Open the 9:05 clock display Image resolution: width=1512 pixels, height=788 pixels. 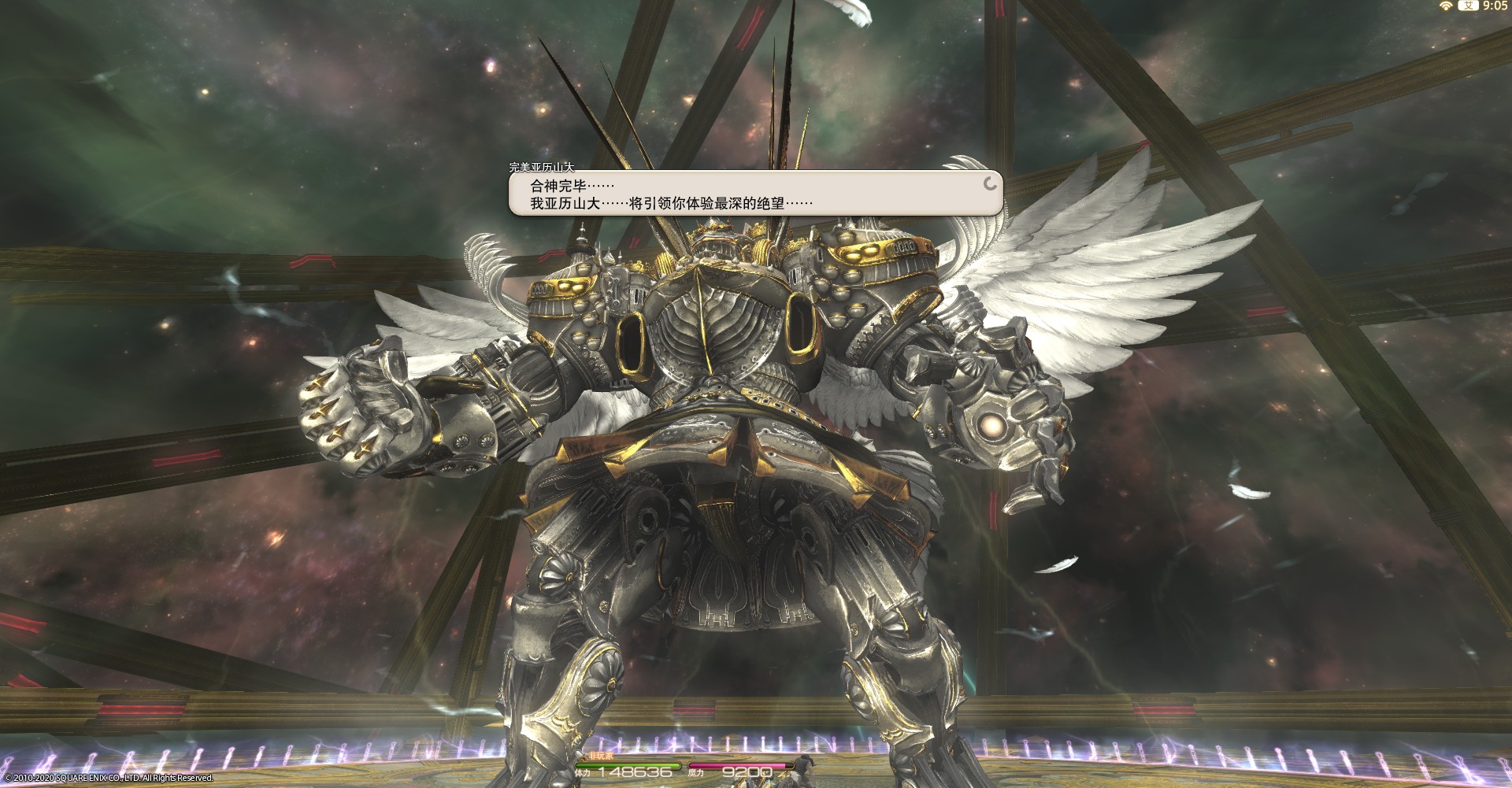pyautogui.click(x=1495, y=6)
